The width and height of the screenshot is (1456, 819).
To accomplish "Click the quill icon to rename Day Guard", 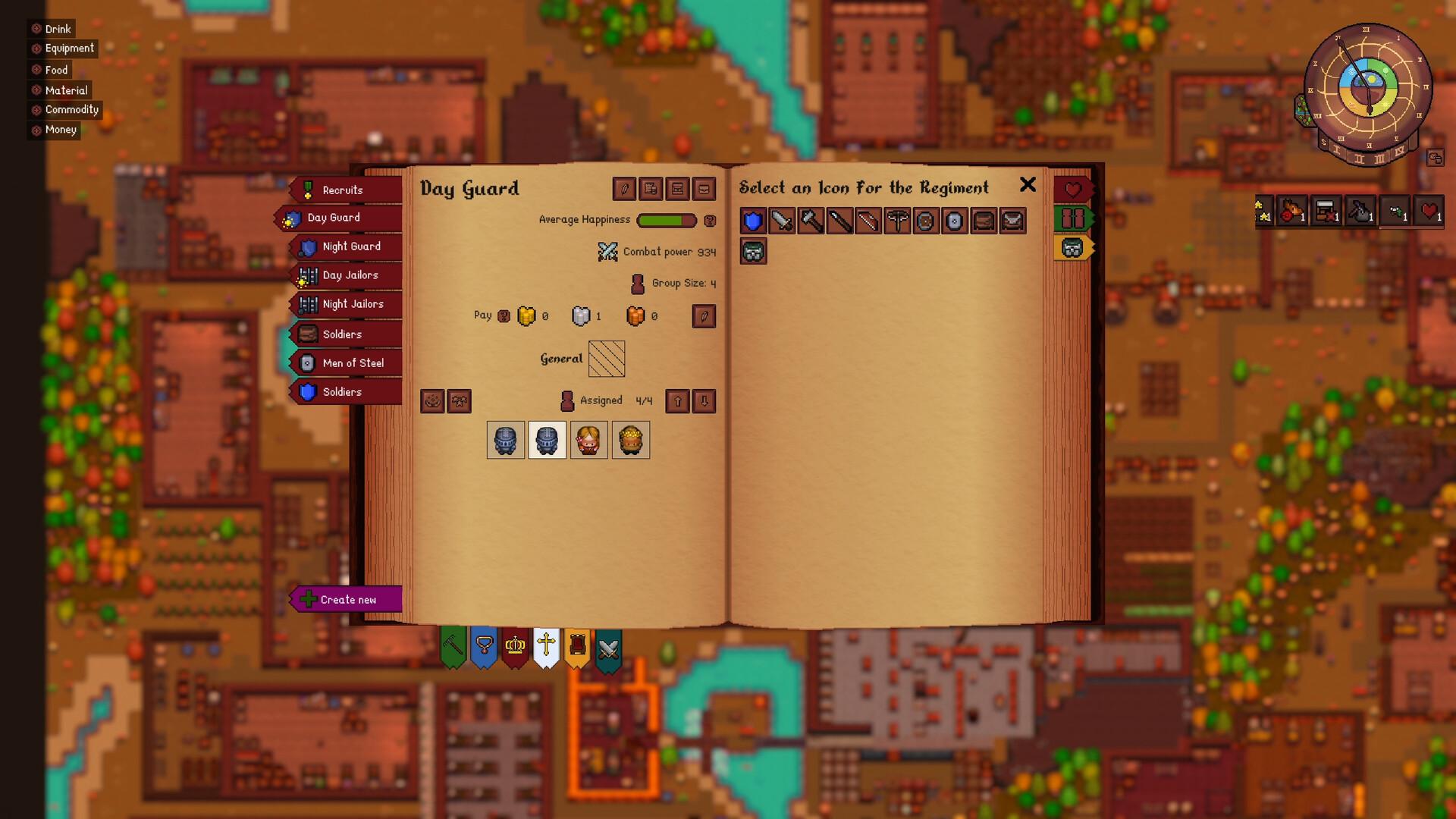I will [623, 189].
